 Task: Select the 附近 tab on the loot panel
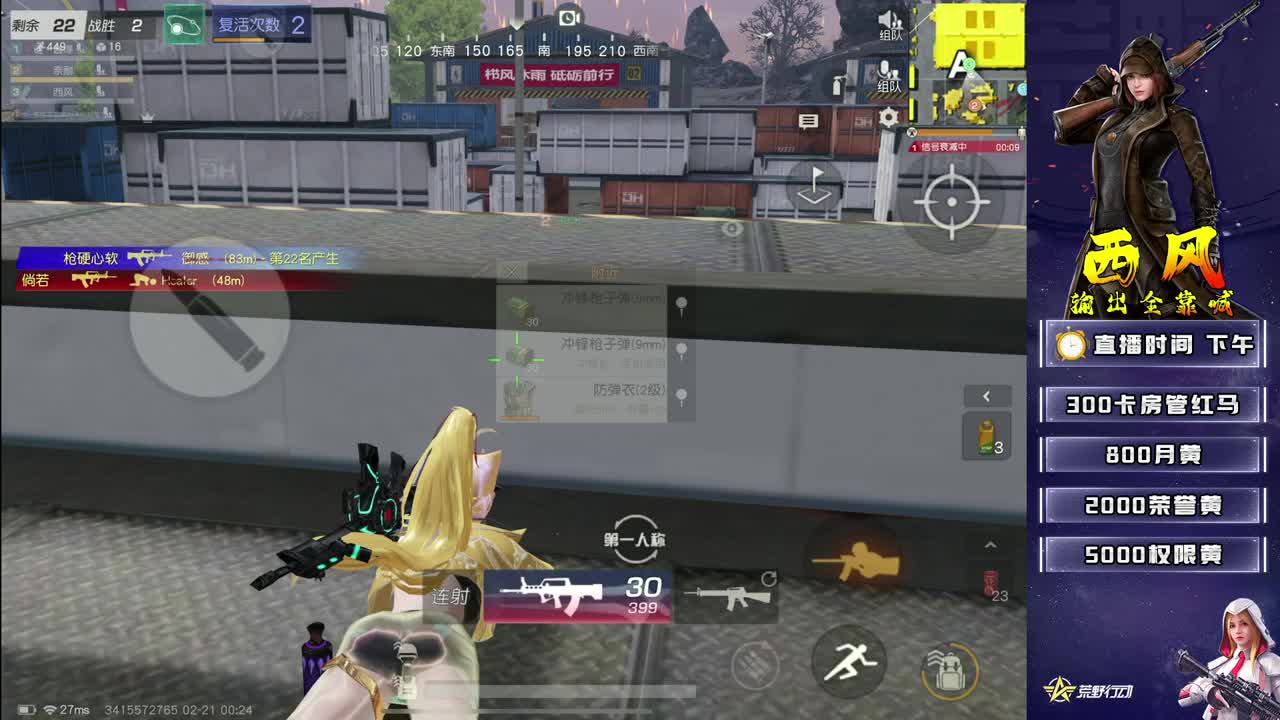605,272
